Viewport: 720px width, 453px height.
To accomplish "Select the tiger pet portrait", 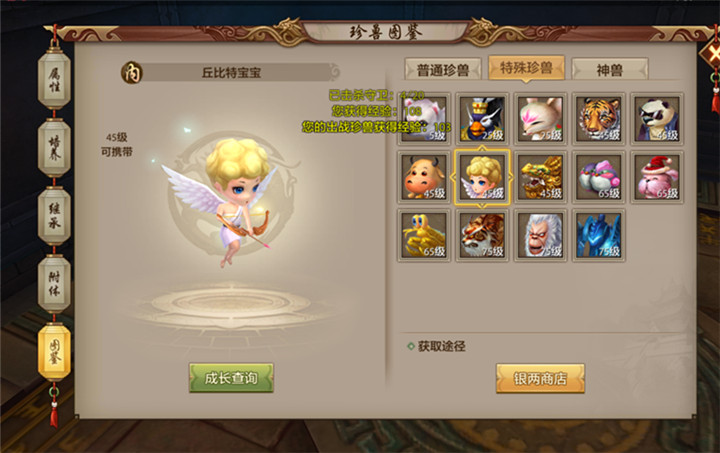I will click(599, 119).
